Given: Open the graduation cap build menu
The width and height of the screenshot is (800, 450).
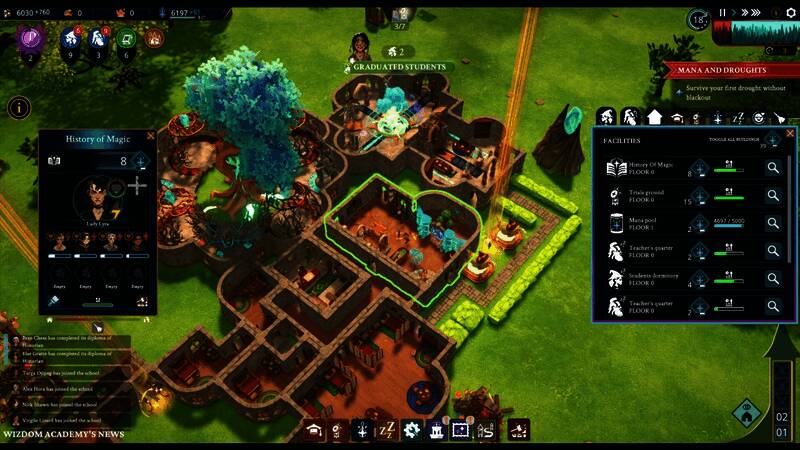Looking at the screenshot, I should click(x=315, y=430).
